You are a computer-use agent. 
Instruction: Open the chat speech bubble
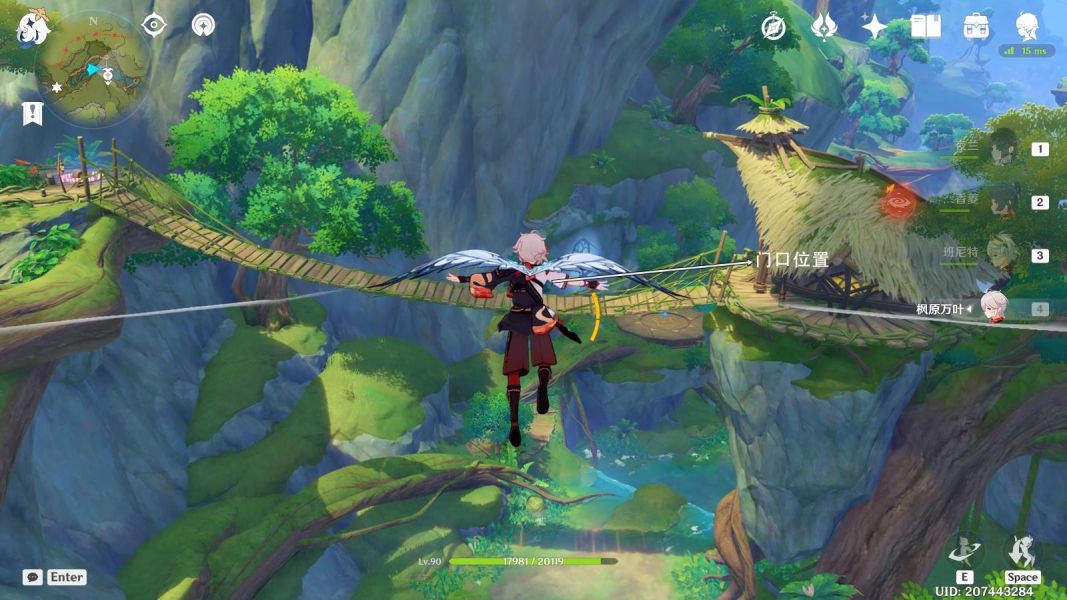pyautogui.click(x=33, y=577)
